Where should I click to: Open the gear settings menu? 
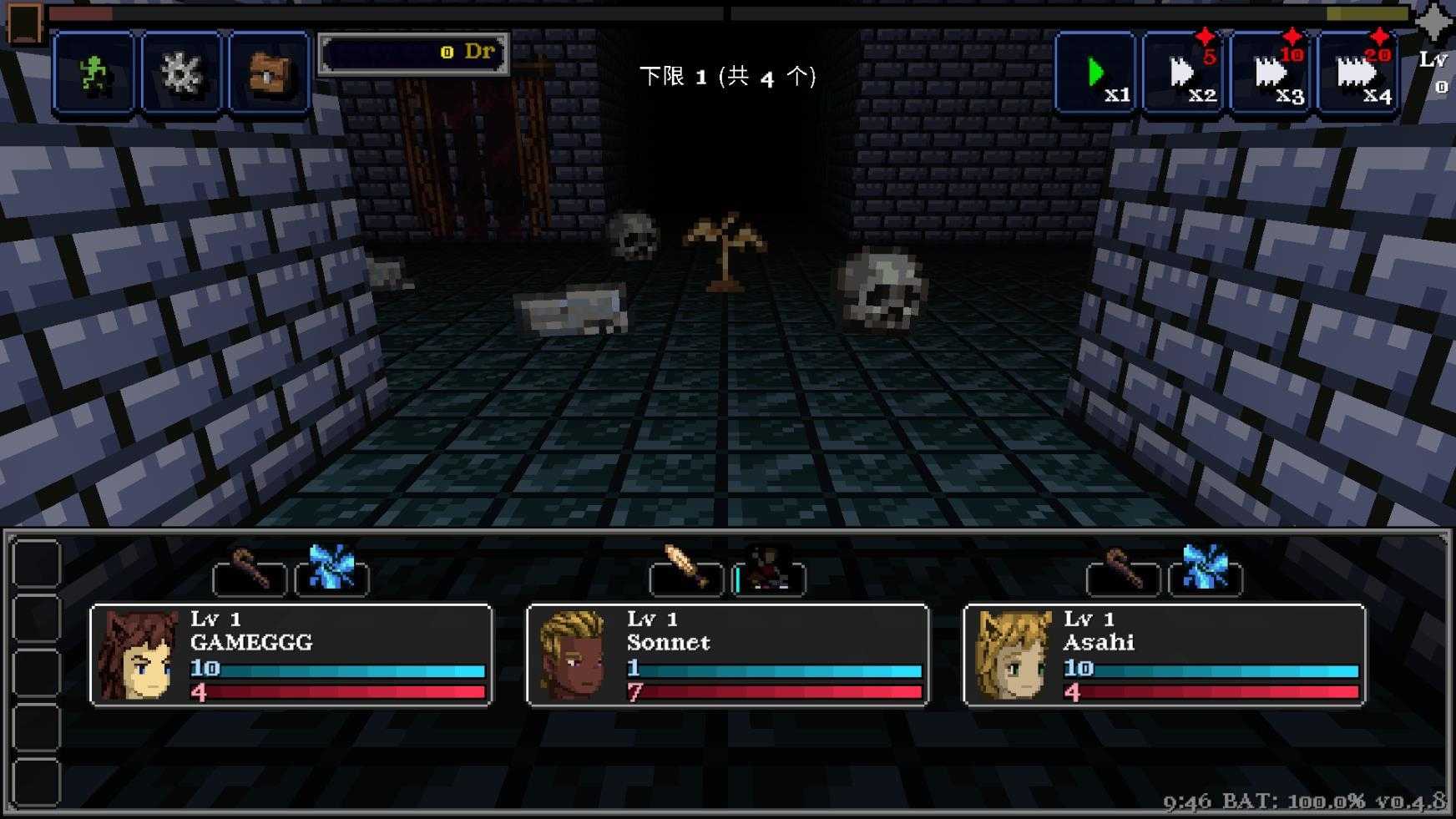pos(181,73)
